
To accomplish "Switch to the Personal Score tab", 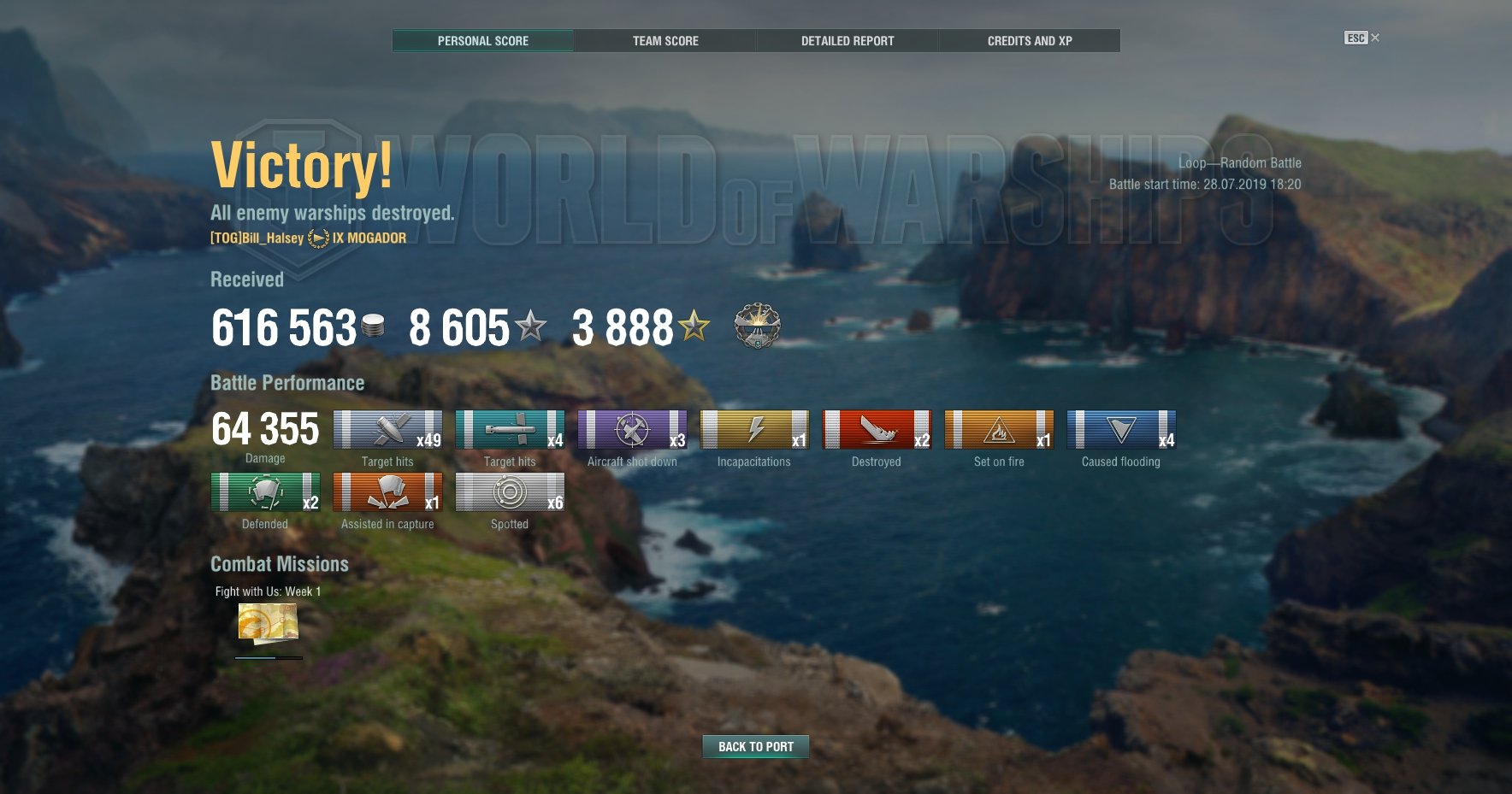I will (483, 41).
